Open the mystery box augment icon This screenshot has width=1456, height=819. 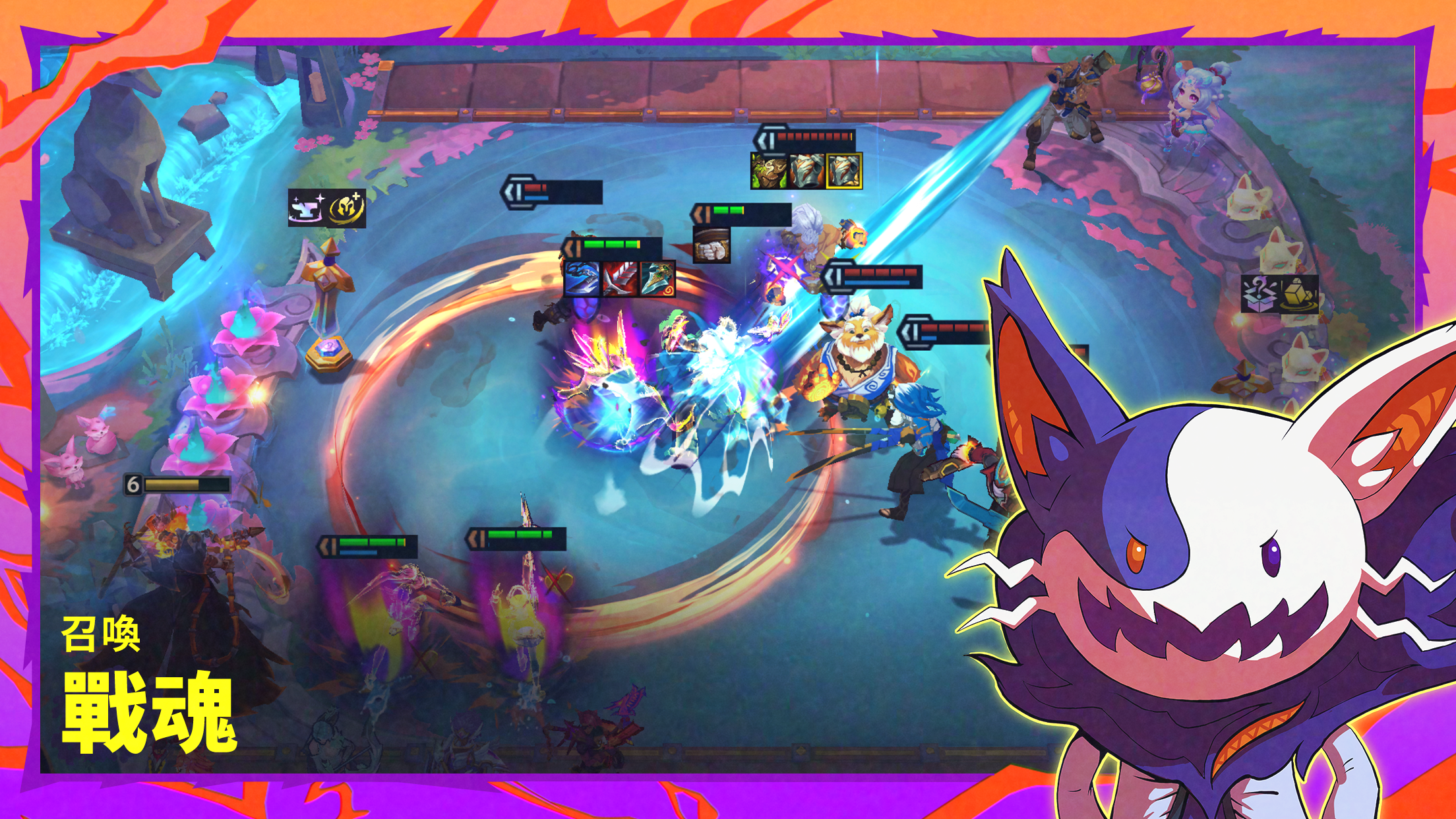[x=1260, y=294]
